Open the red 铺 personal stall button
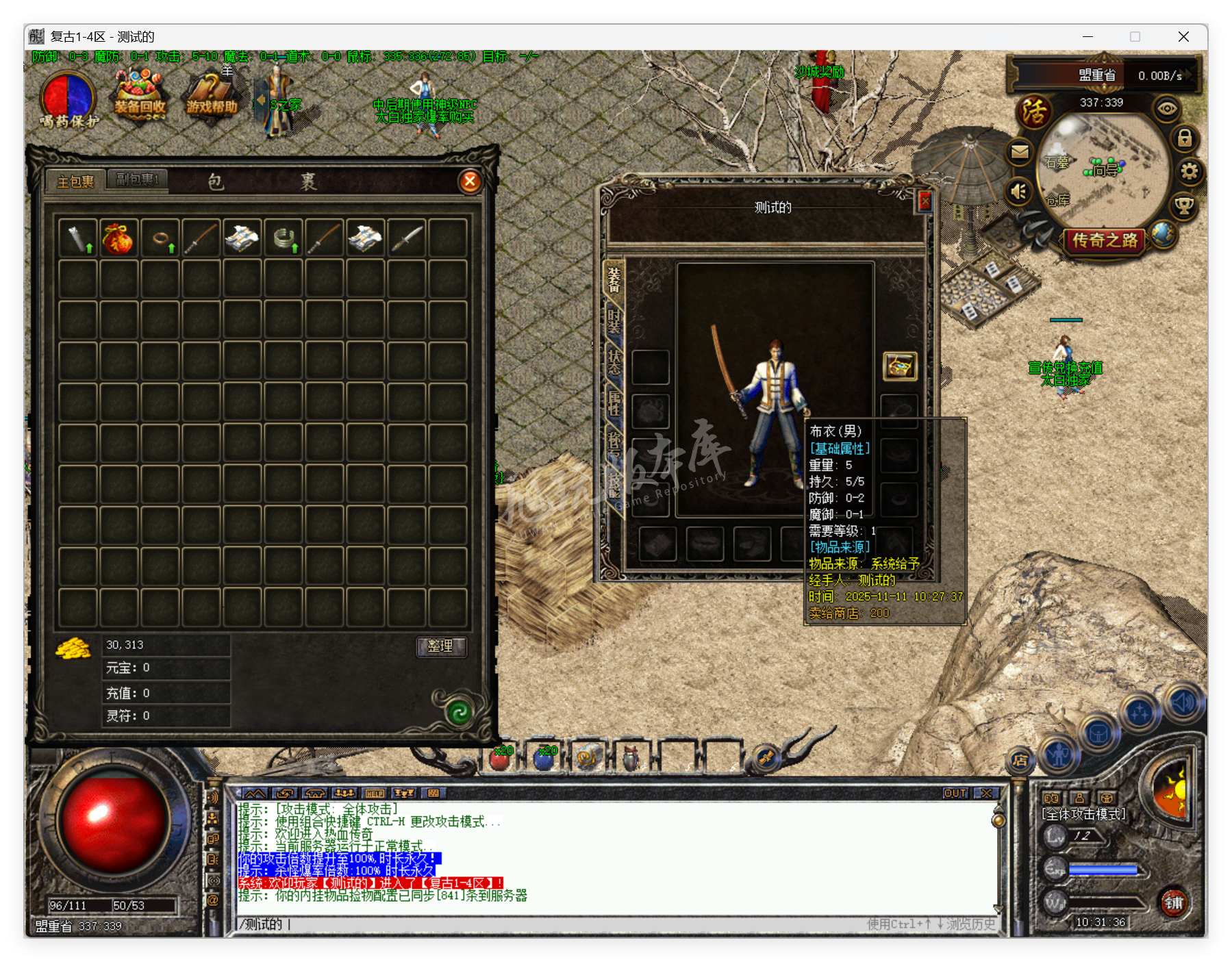The height and width of the screenshot is (962, 1232). click(x=1177, y=902)
